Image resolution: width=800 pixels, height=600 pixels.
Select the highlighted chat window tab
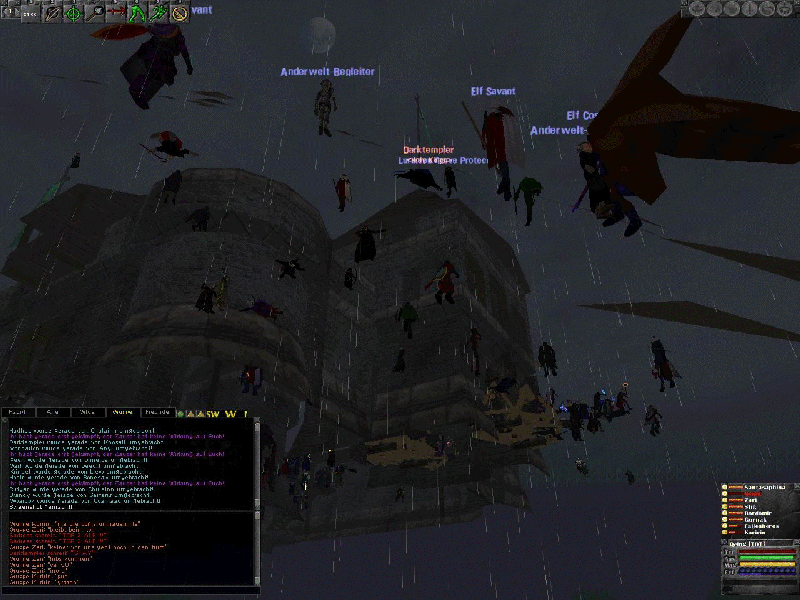pyautogui.click(x=123, y=411)
